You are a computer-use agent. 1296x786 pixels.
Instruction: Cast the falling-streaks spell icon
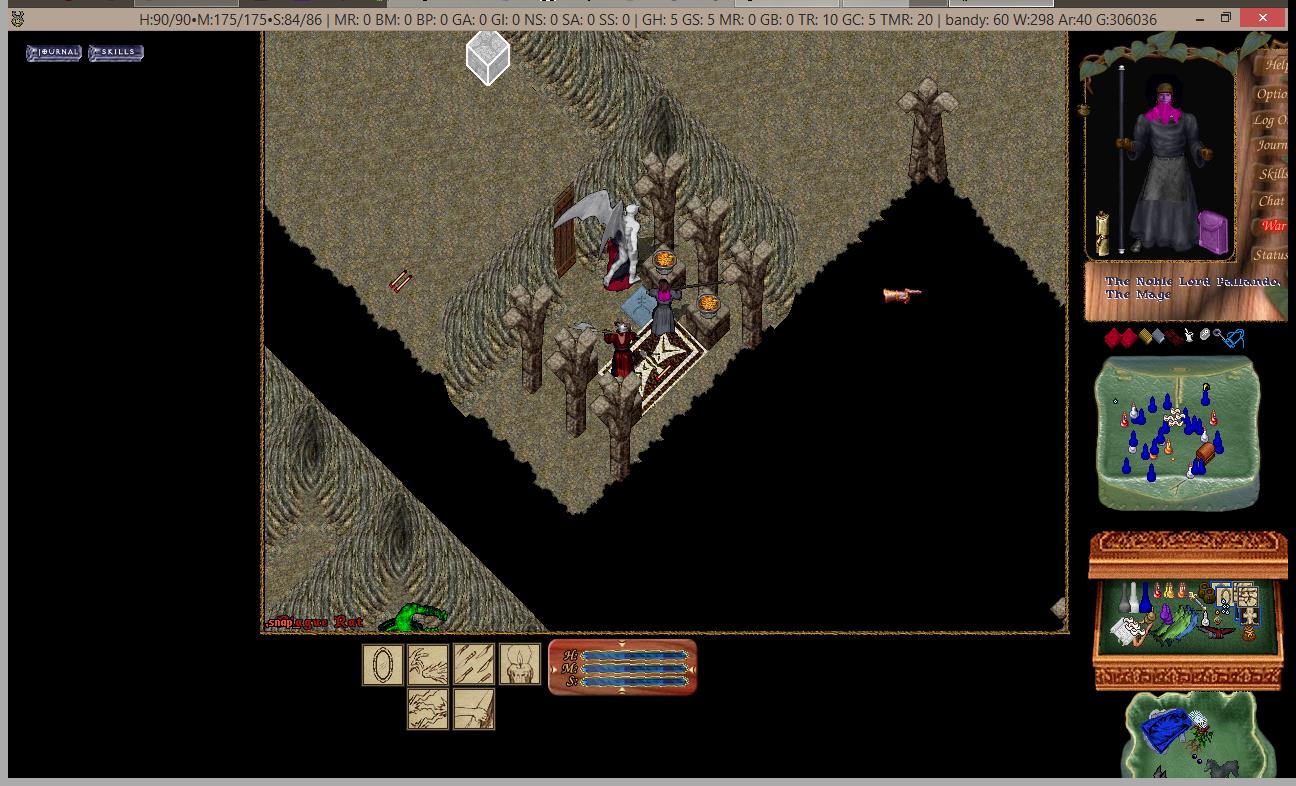point(474,665)
